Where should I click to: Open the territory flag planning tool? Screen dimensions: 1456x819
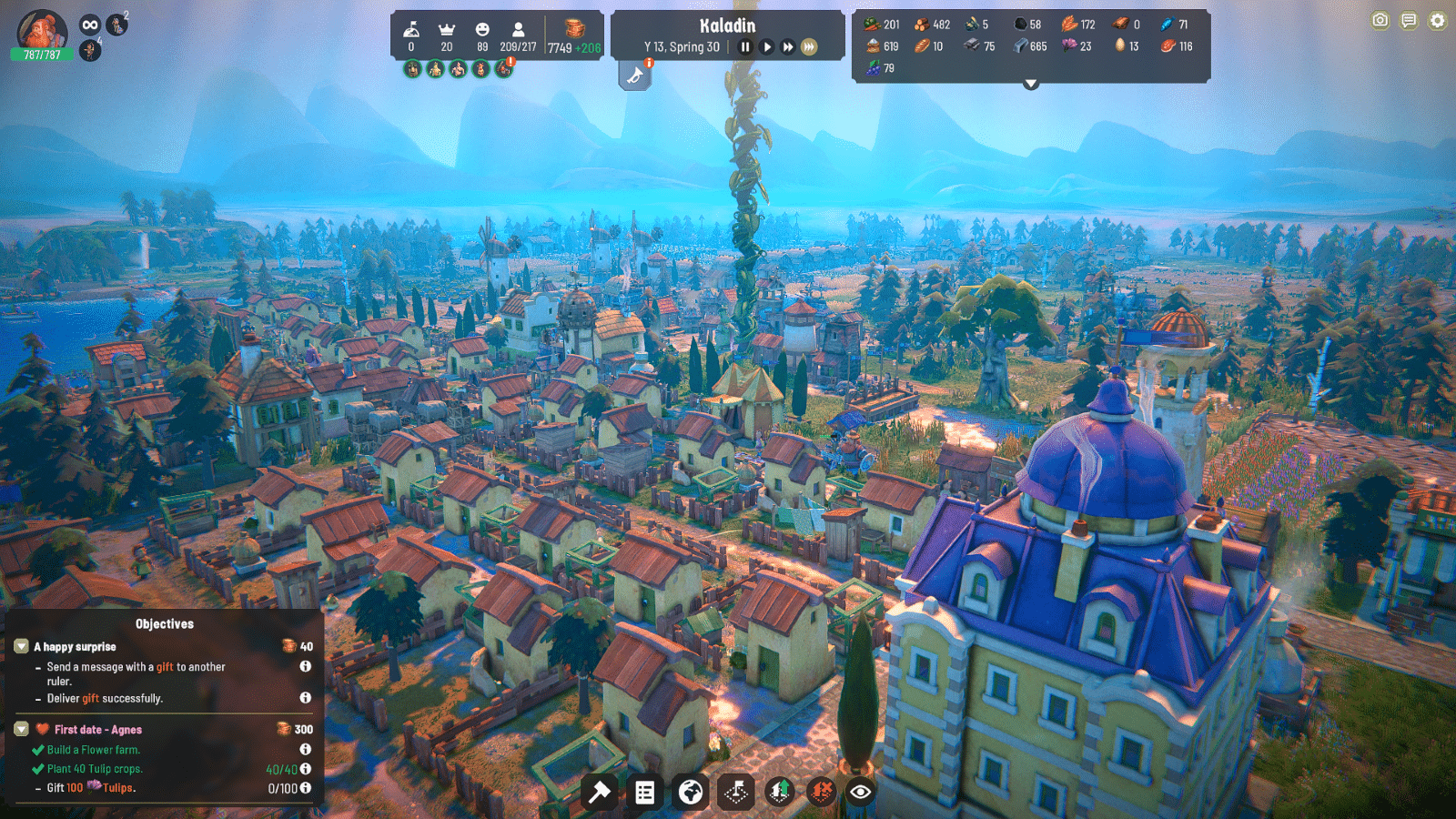tap(737, 792)
